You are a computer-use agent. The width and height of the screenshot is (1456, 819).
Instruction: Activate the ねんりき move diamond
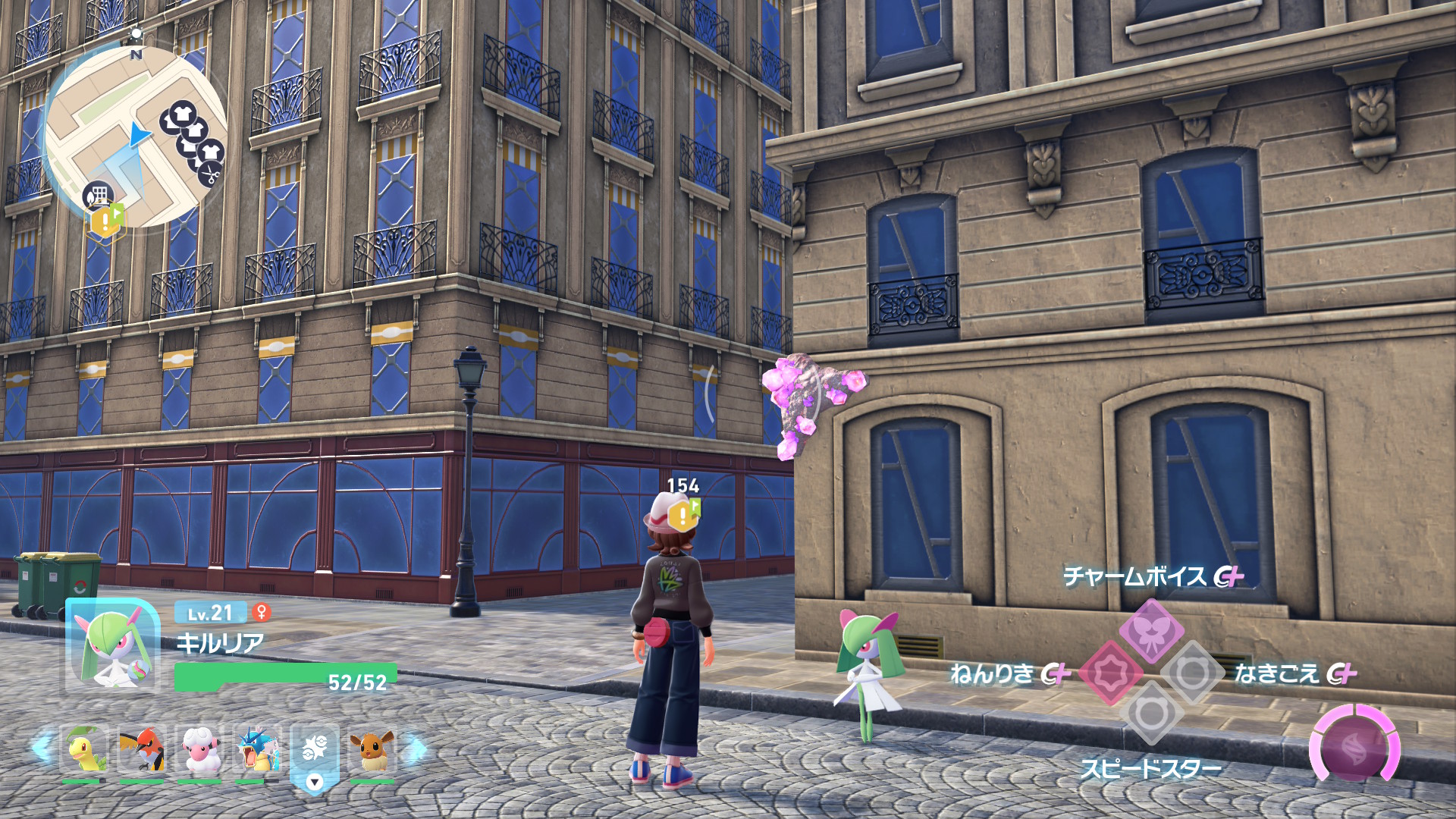1110,673
